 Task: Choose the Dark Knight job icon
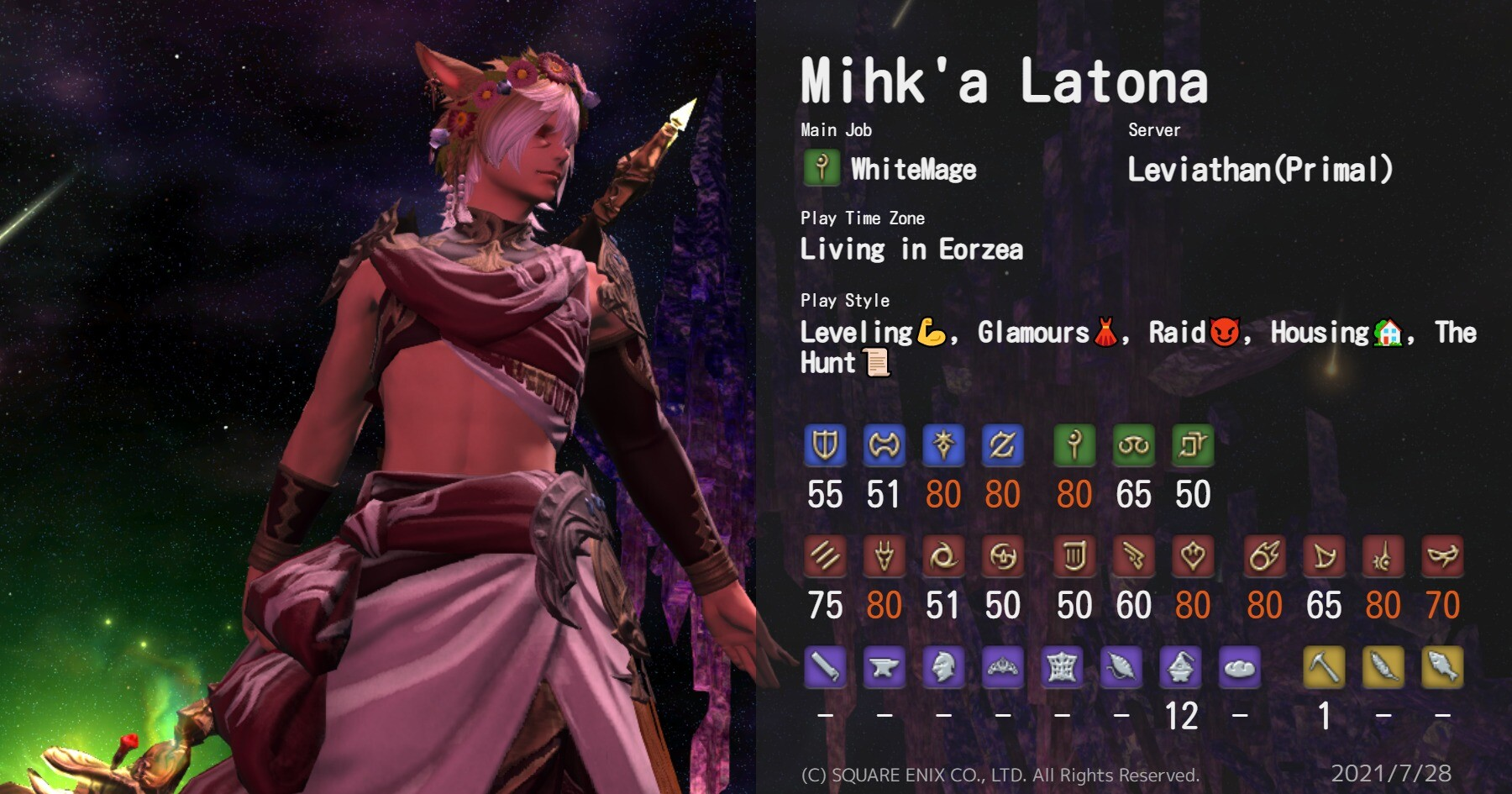point(943,444)
